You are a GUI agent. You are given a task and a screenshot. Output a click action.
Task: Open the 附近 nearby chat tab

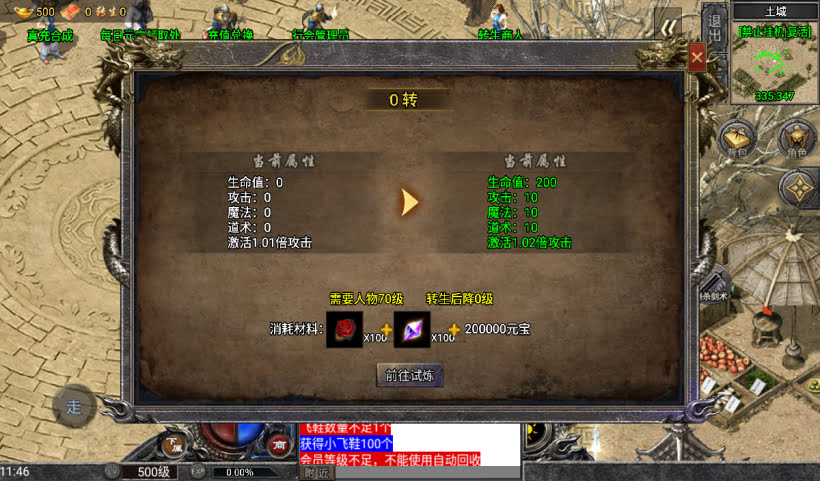(316, 473)
